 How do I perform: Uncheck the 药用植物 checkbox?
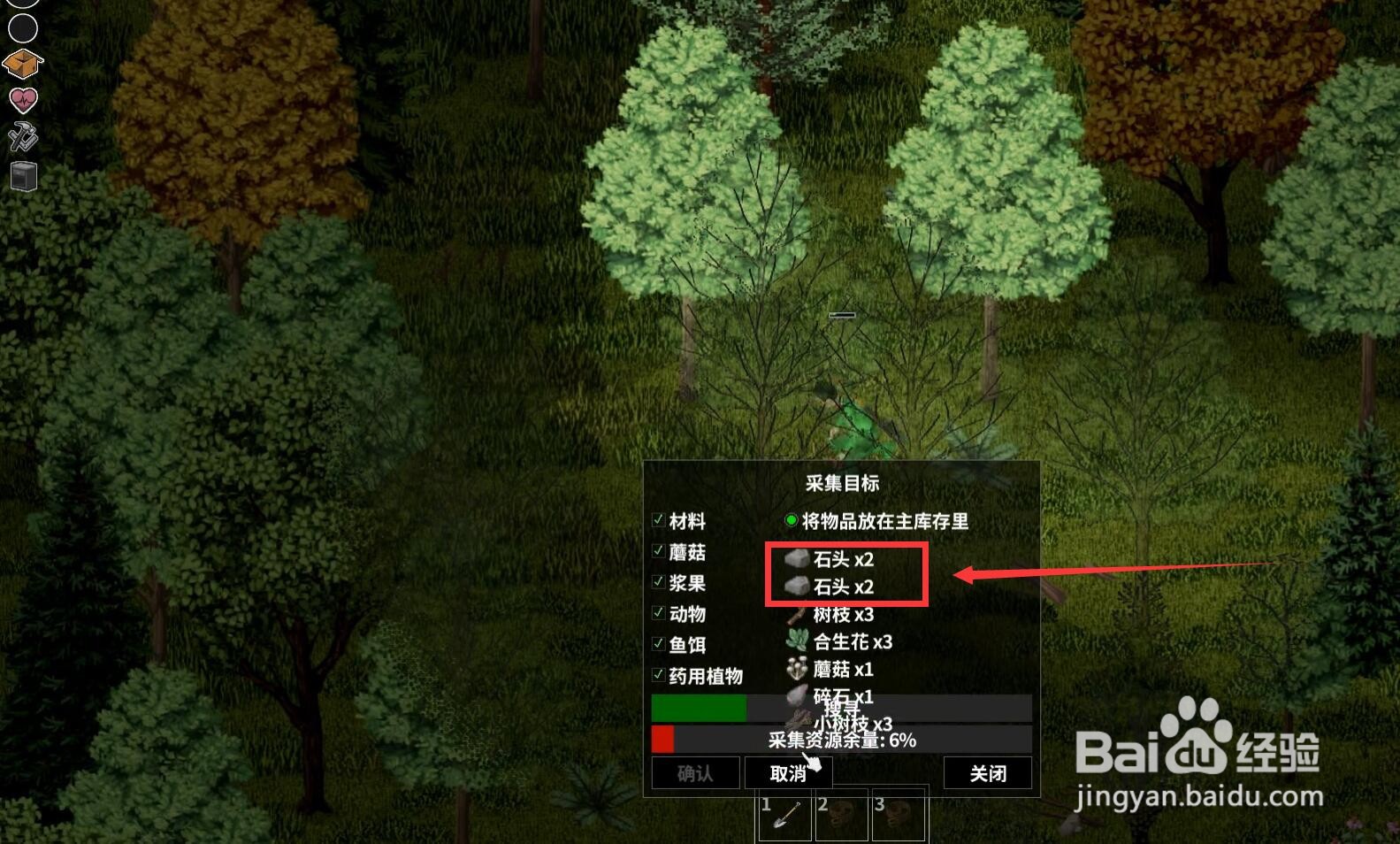click(658, 674)
